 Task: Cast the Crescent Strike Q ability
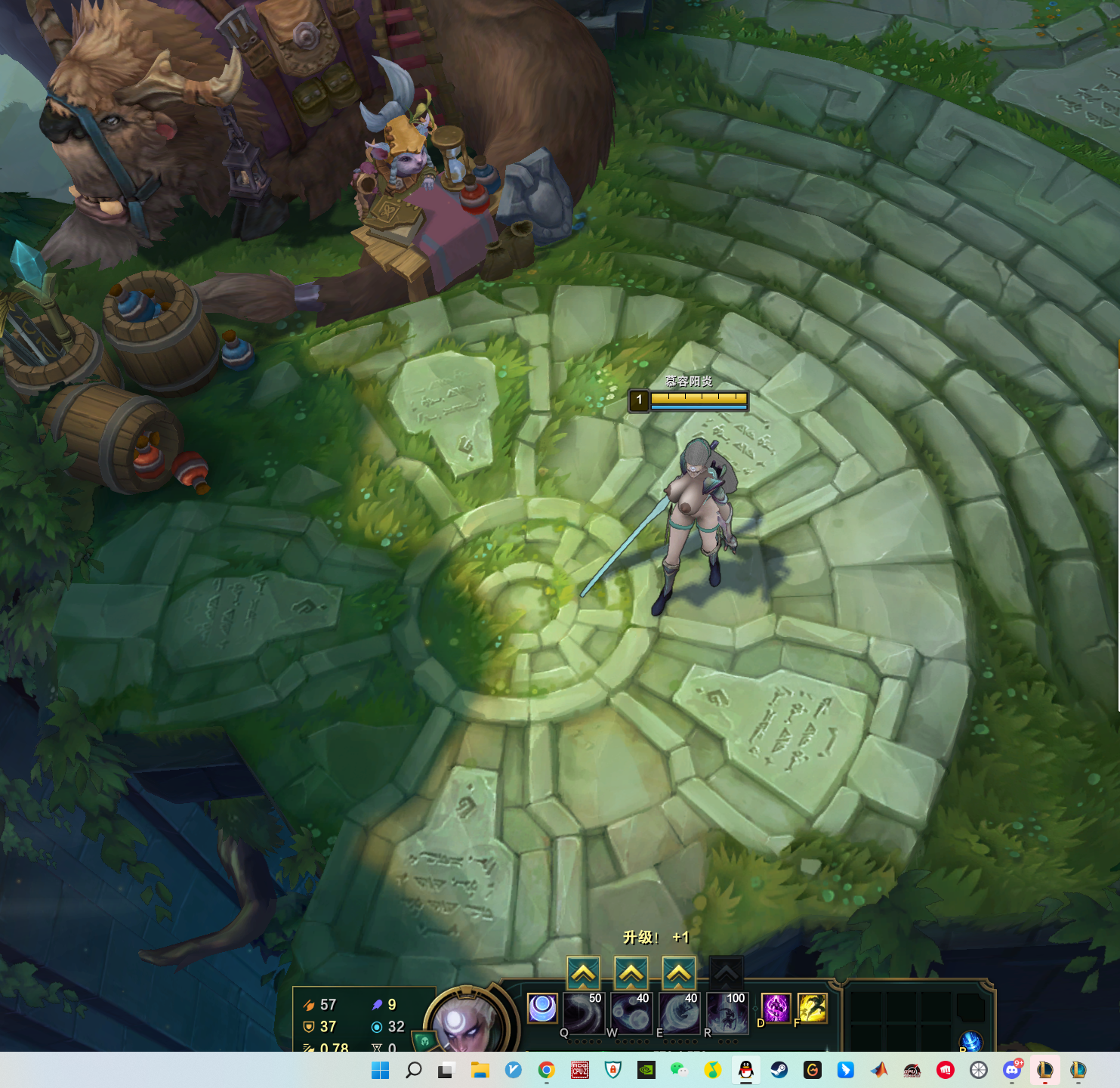[x=584, y=1011]
